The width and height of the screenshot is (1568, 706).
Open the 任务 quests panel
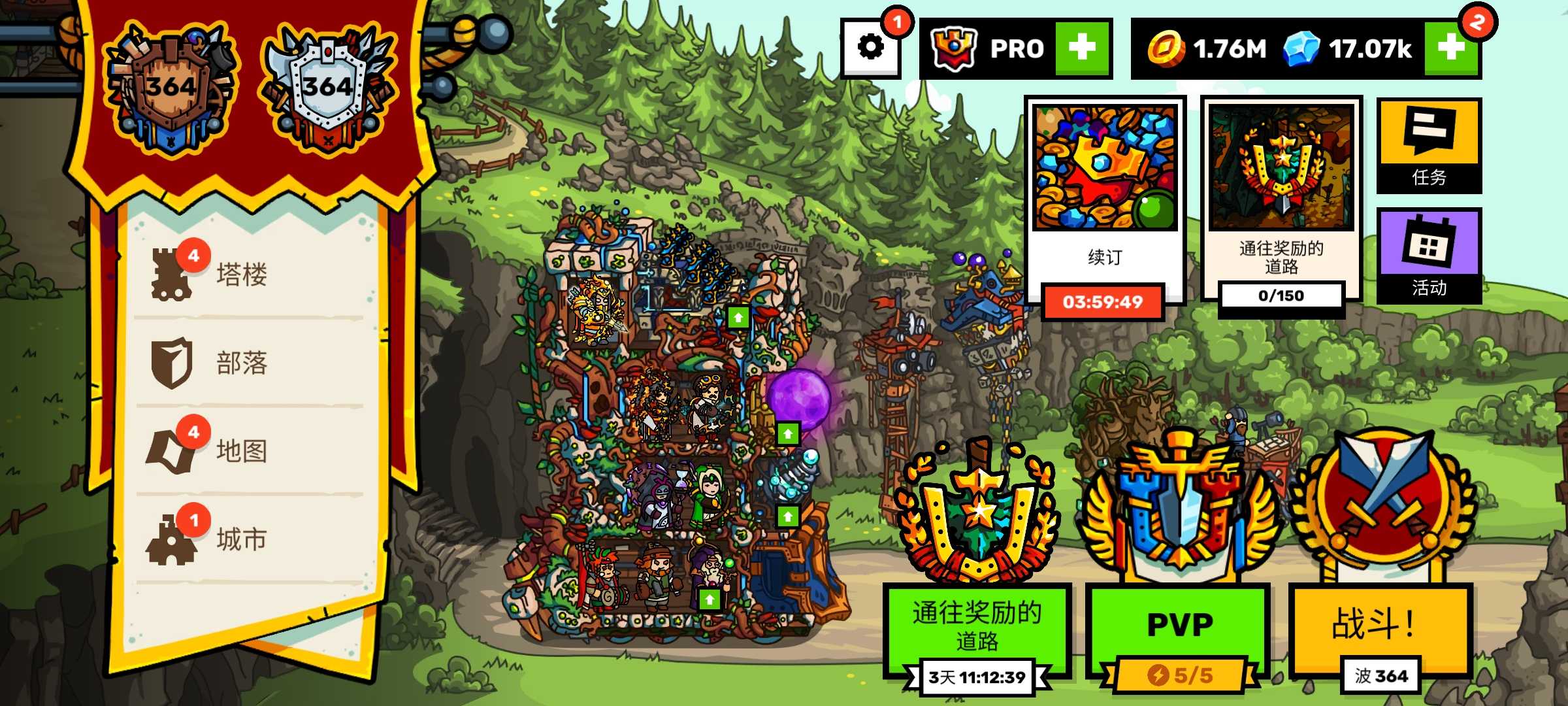tap(1429, 145)
